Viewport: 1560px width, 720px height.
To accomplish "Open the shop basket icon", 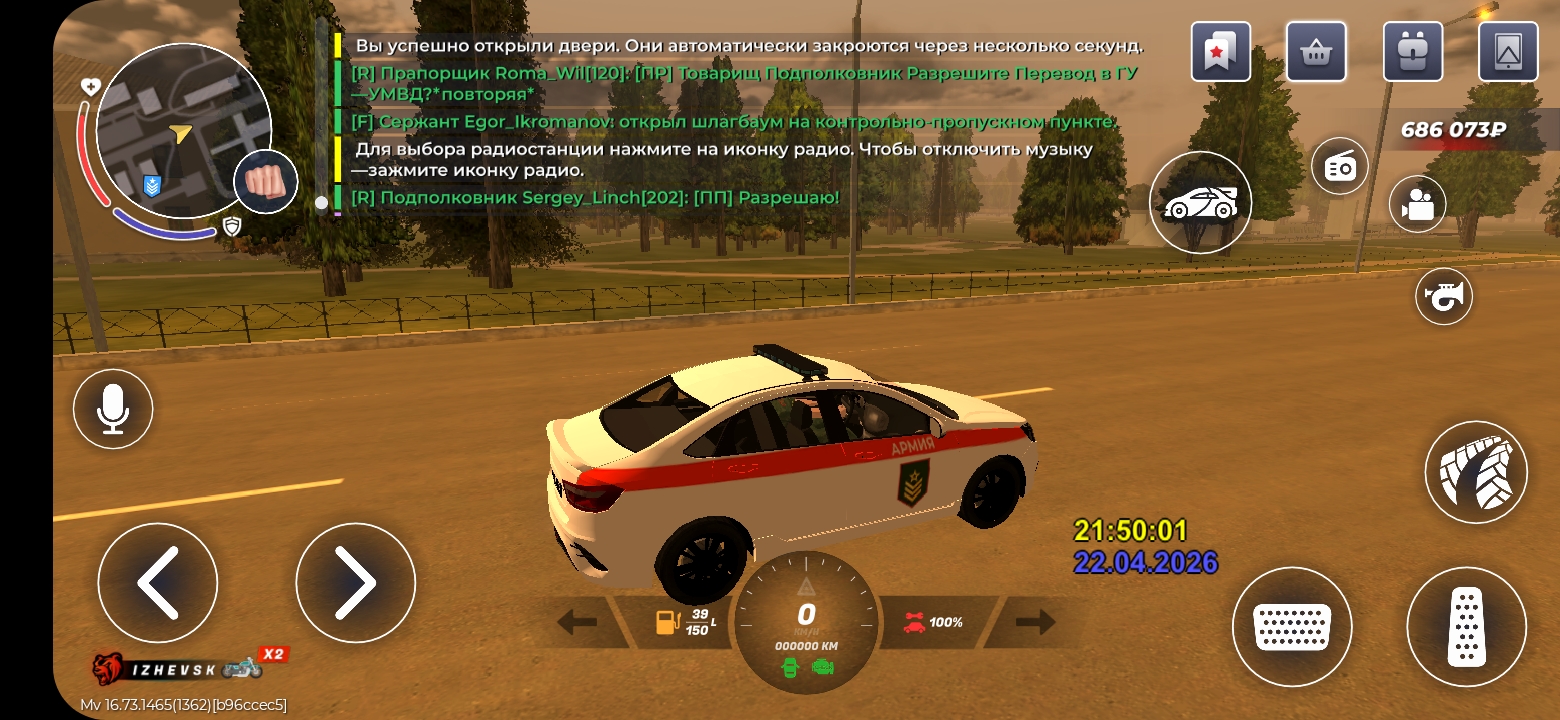I will 1316,51.
